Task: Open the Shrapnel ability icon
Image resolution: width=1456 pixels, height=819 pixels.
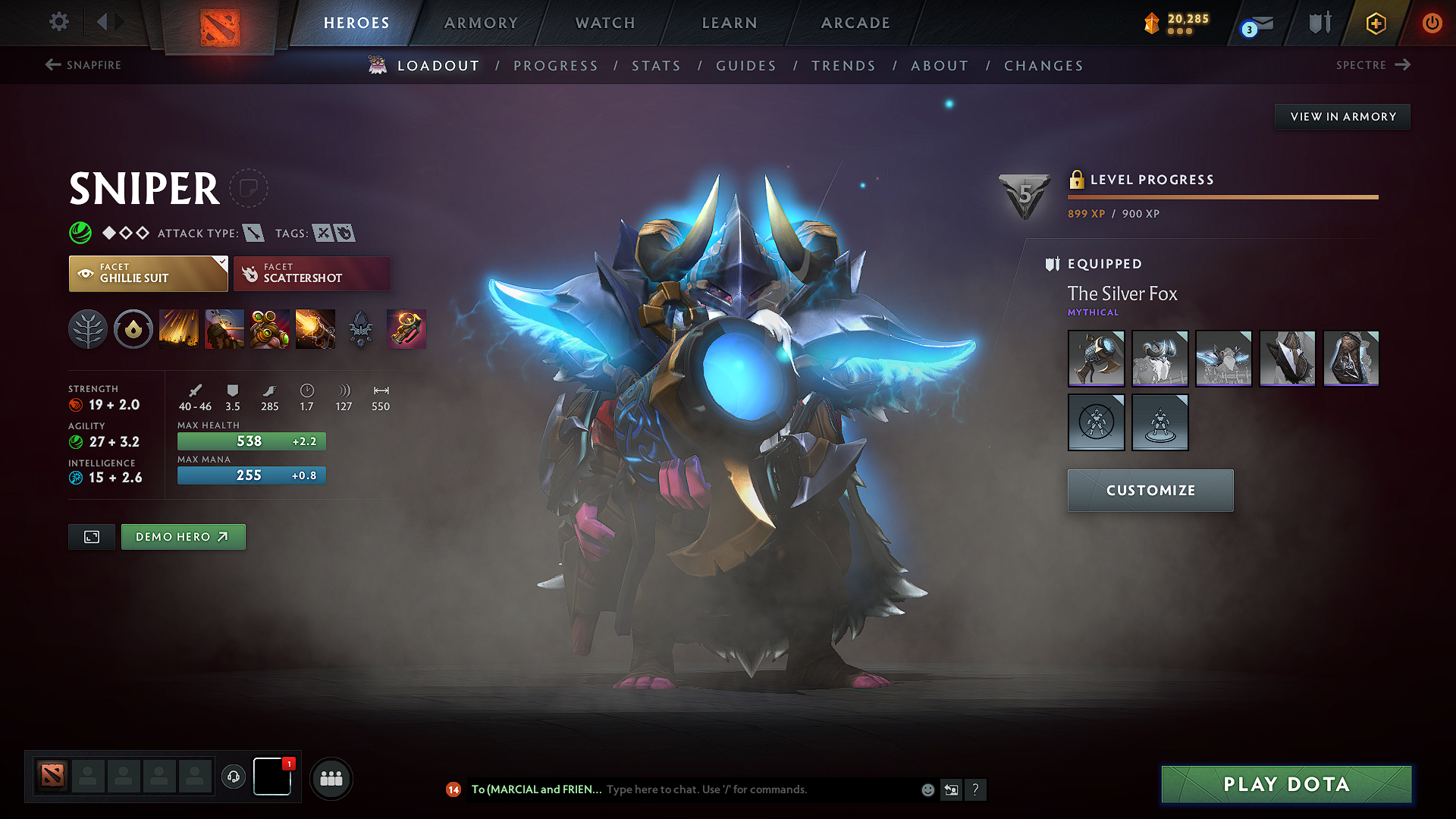Action: [179, 328]
